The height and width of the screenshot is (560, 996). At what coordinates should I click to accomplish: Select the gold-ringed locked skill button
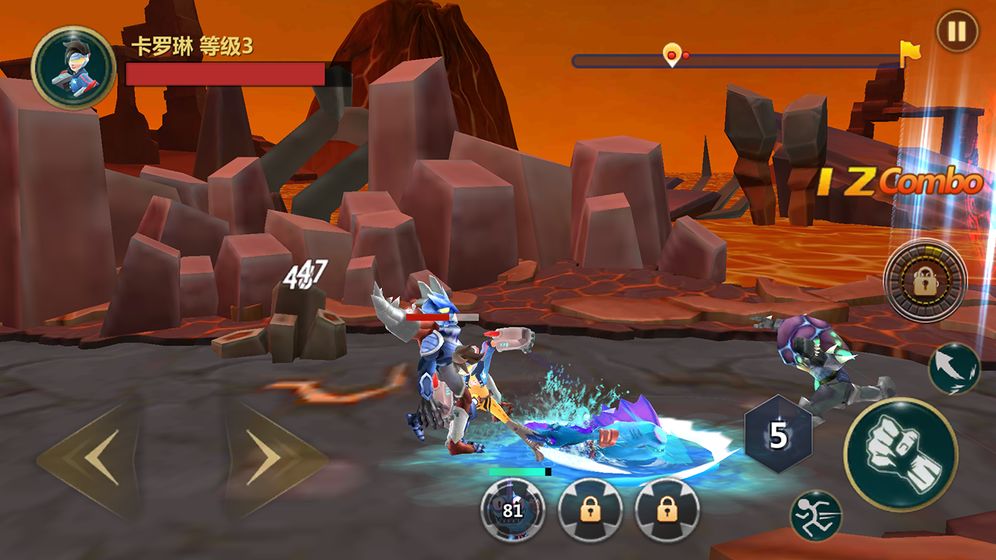(x=925, y=281)
